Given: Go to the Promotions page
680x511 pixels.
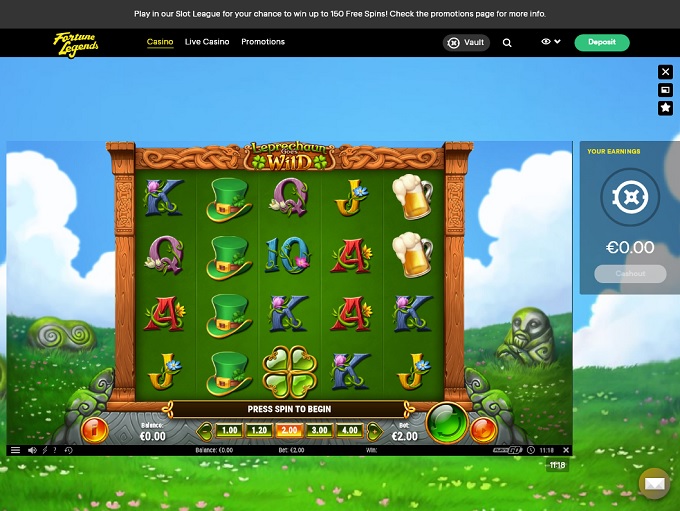Looking at the screenshot, I should [263, 42].
